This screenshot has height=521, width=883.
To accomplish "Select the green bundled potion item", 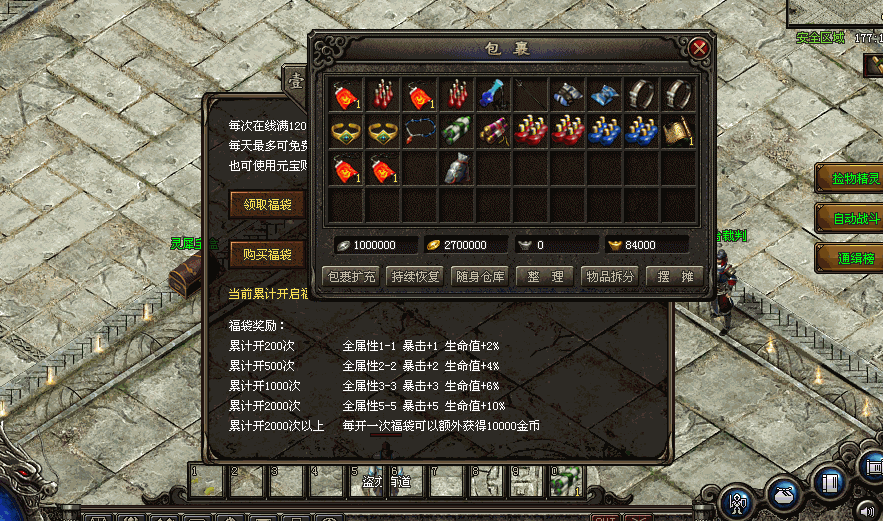I will (x=457, y=131).
